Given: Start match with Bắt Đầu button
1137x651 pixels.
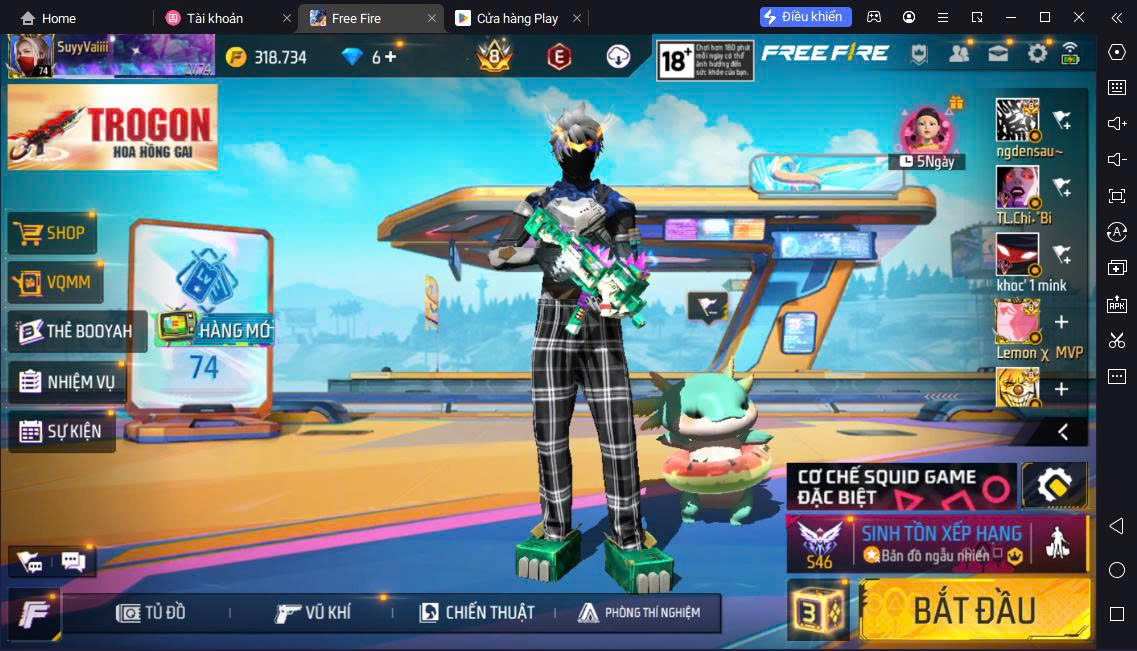Looking at the screenshot, I should 974,609.
